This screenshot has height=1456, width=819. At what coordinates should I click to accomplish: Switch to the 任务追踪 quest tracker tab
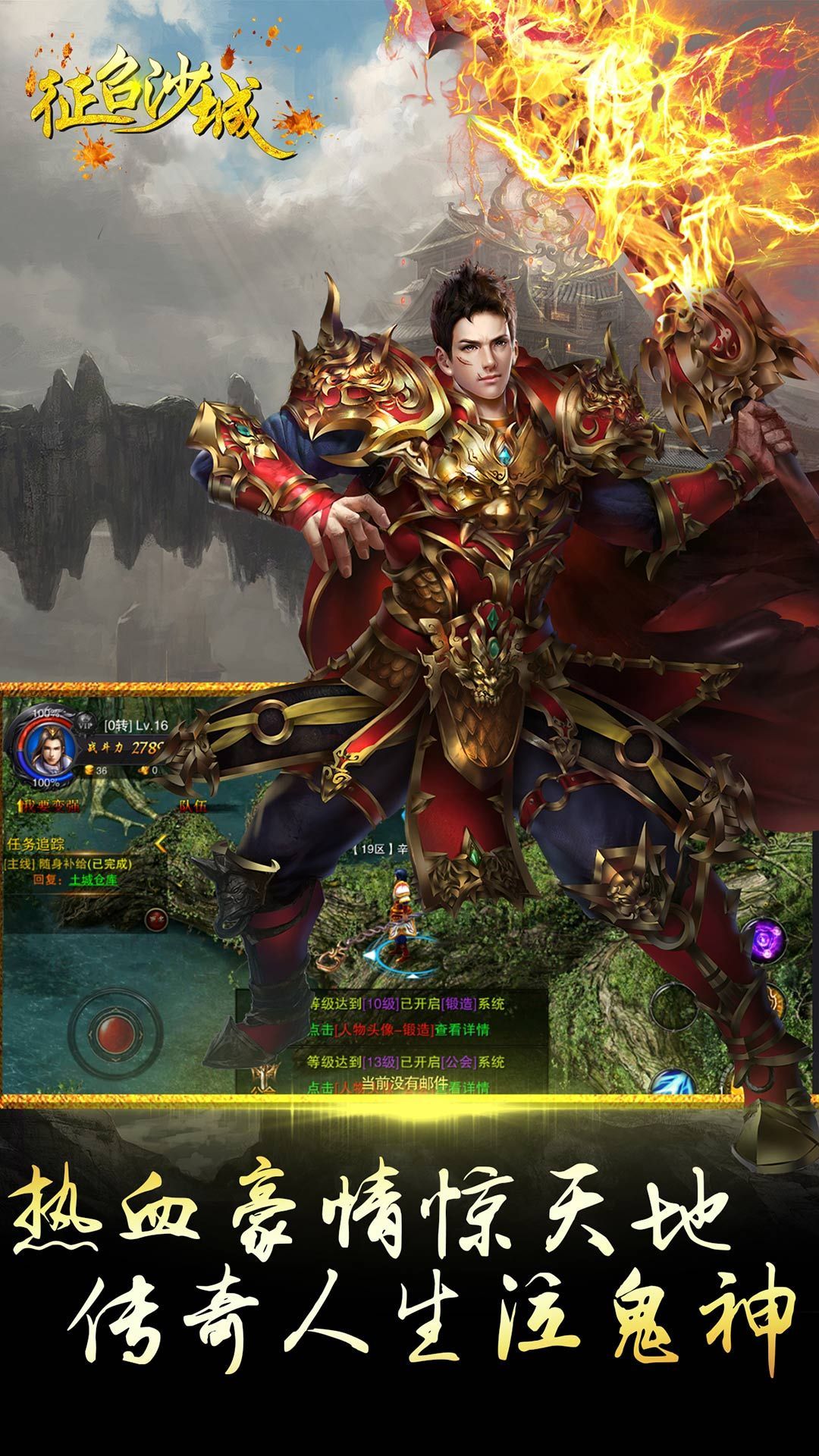click(x=36, y=843)
